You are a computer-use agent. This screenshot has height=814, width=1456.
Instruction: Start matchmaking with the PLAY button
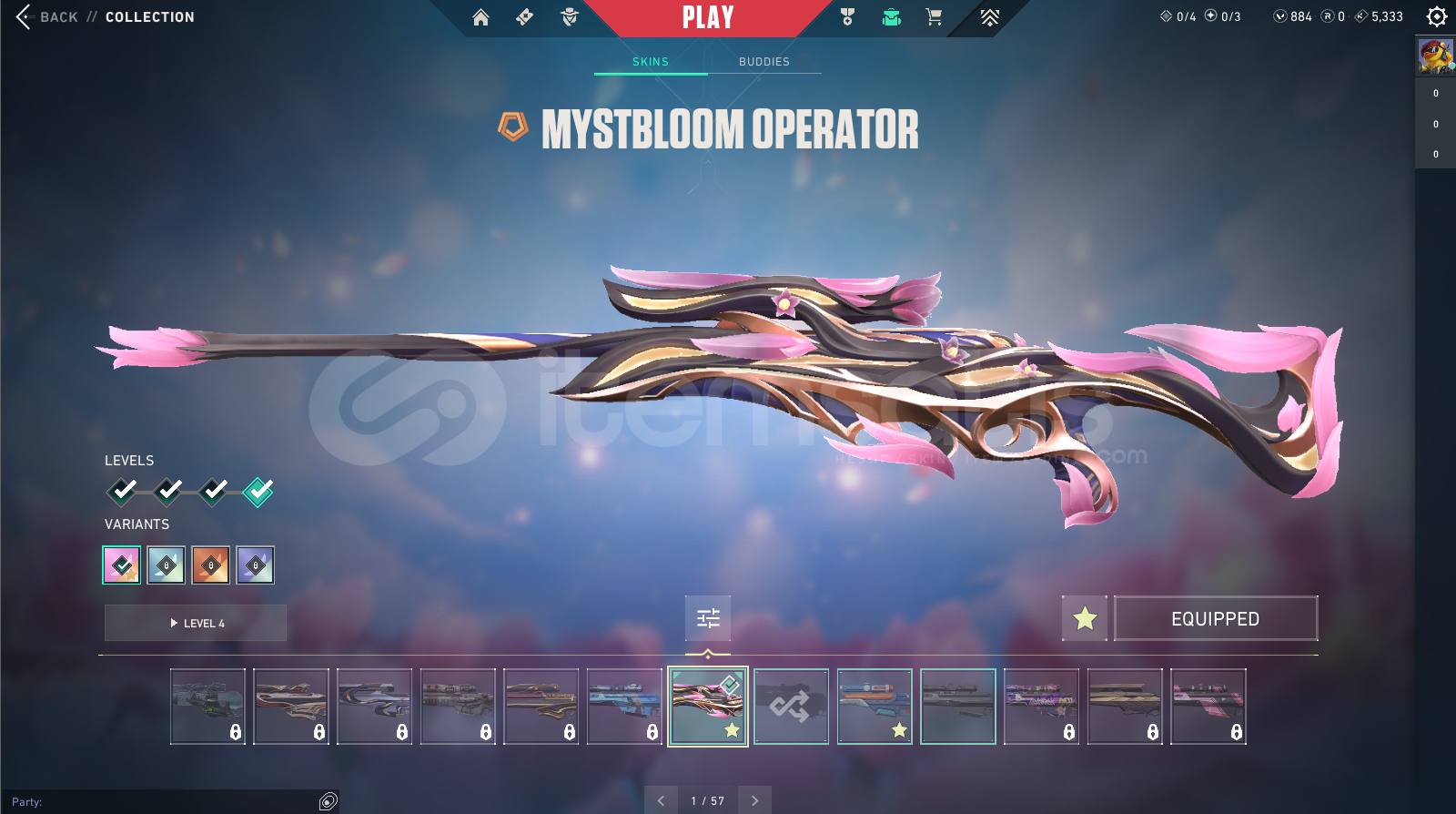[x=708, y=17]
